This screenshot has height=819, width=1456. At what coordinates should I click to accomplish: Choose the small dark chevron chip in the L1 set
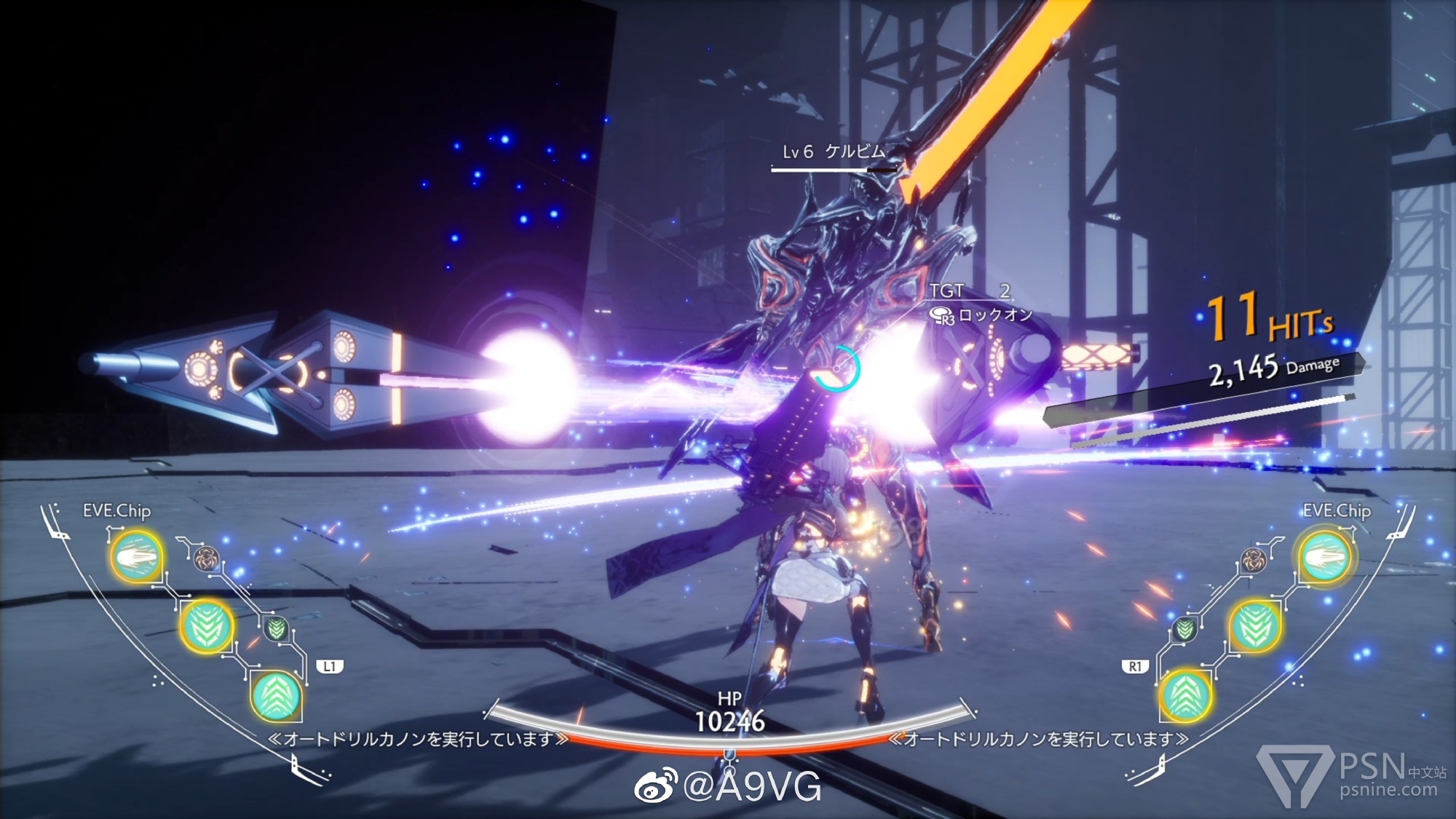pos(276,628)
